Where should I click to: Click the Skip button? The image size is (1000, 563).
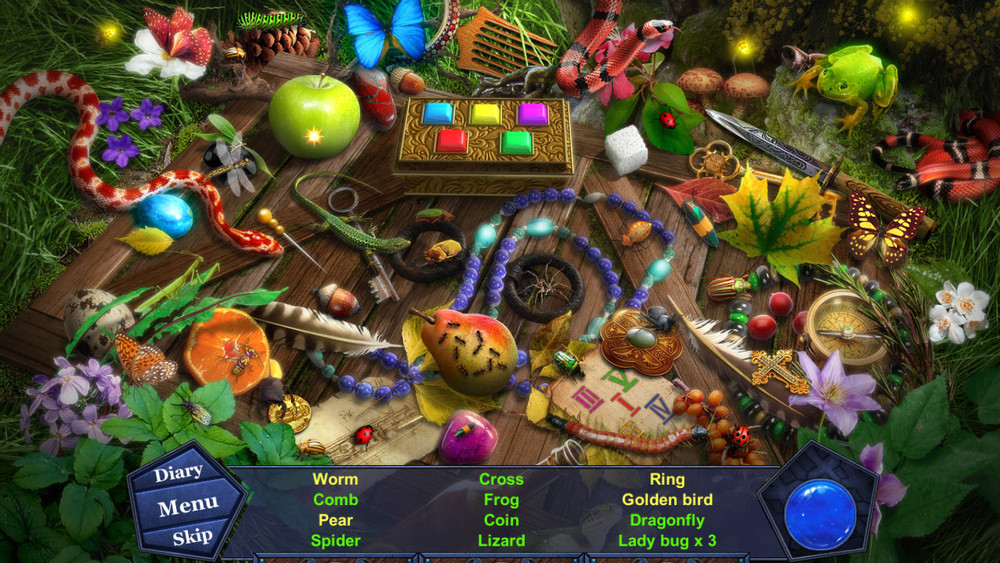(x=191, y=537)
